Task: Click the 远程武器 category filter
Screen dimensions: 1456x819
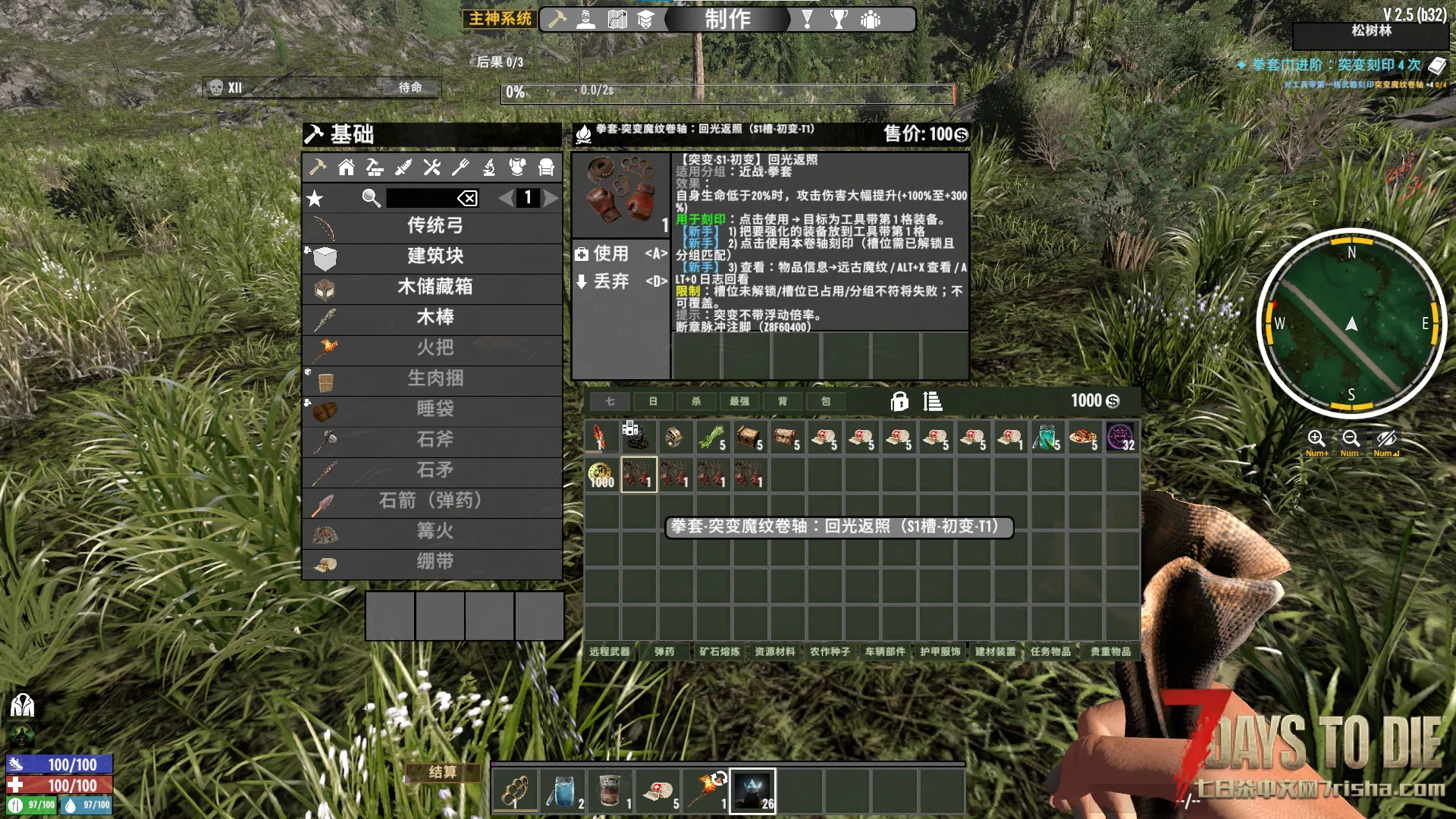Action: tap(610, 651)
